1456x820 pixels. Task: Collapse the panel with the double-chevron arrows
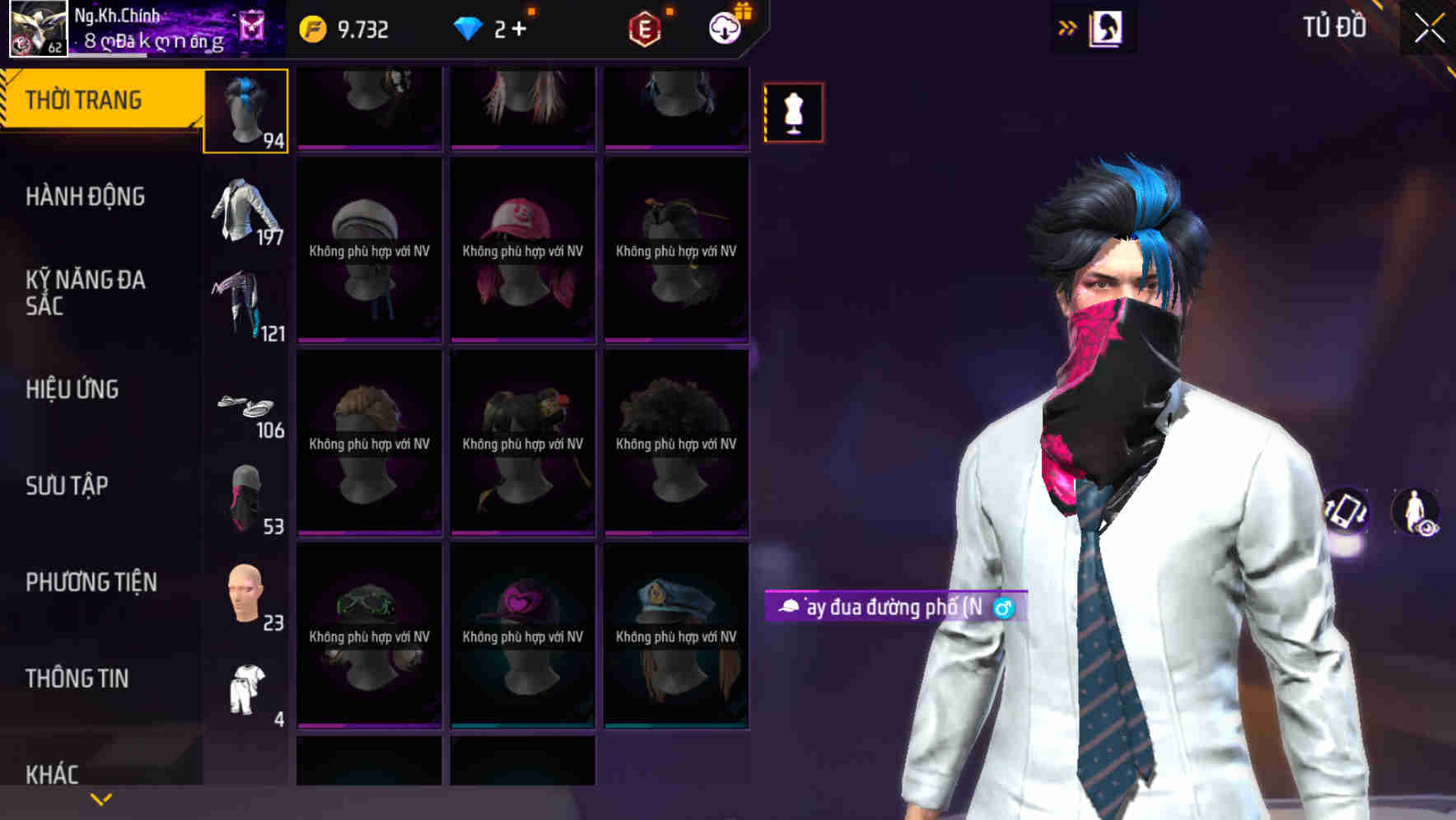[x=1066, y=27]
